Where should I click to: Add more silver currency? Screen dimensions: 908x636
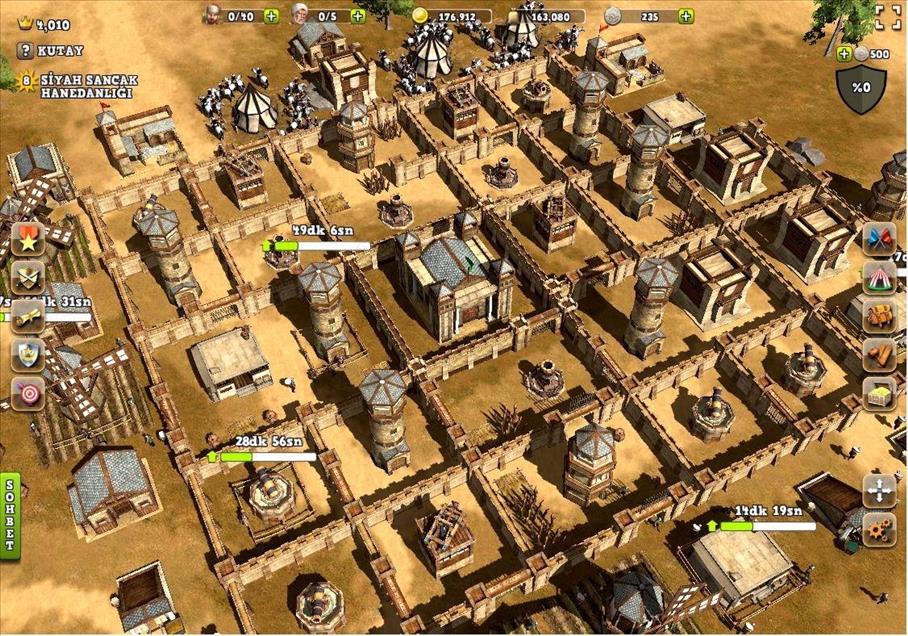click(x=685, y=16)
